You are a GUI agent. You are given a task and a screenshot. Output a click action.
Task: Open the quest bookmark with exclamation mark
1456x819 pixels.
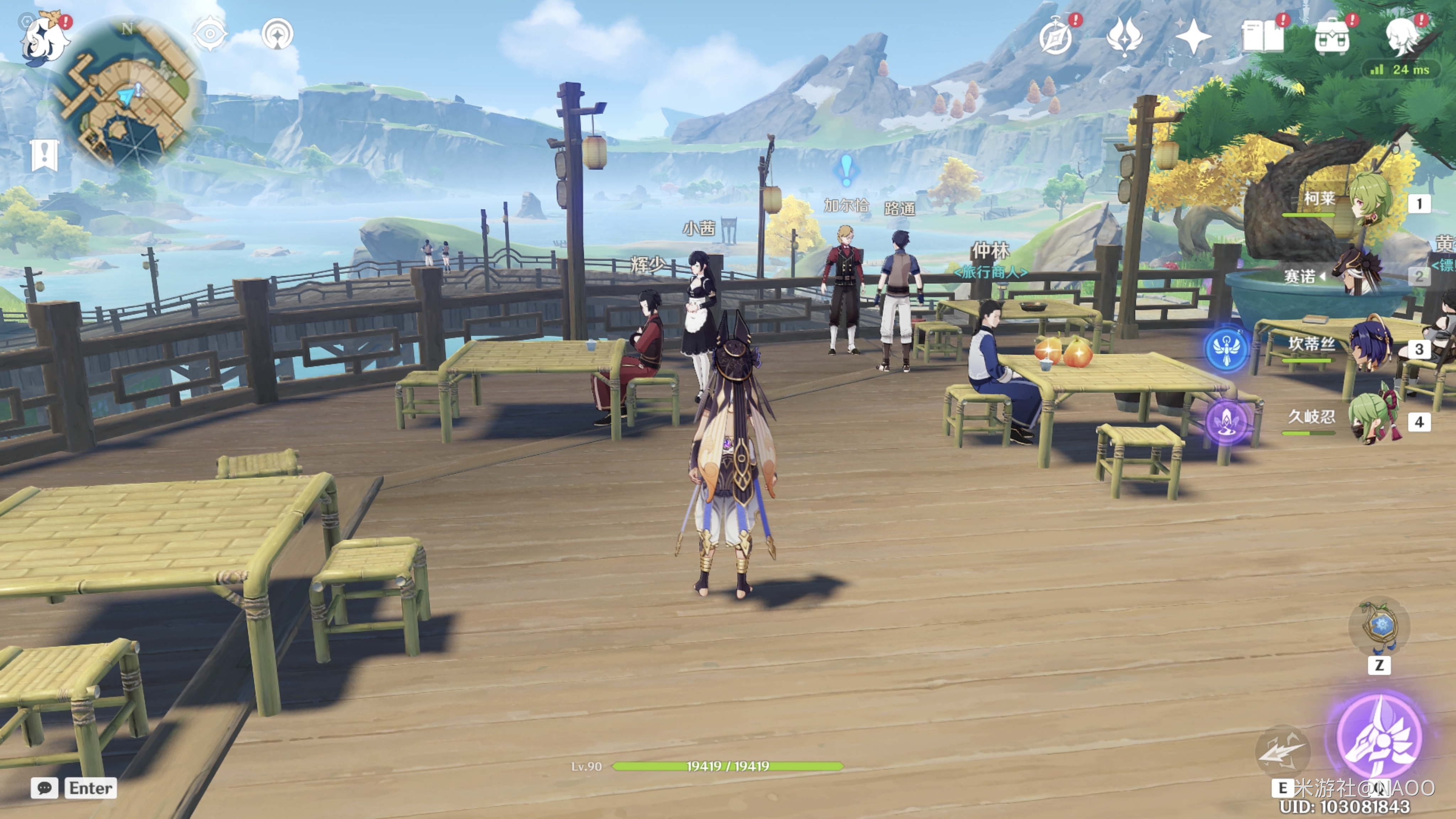pyautogui.click(x=45, y=154)
